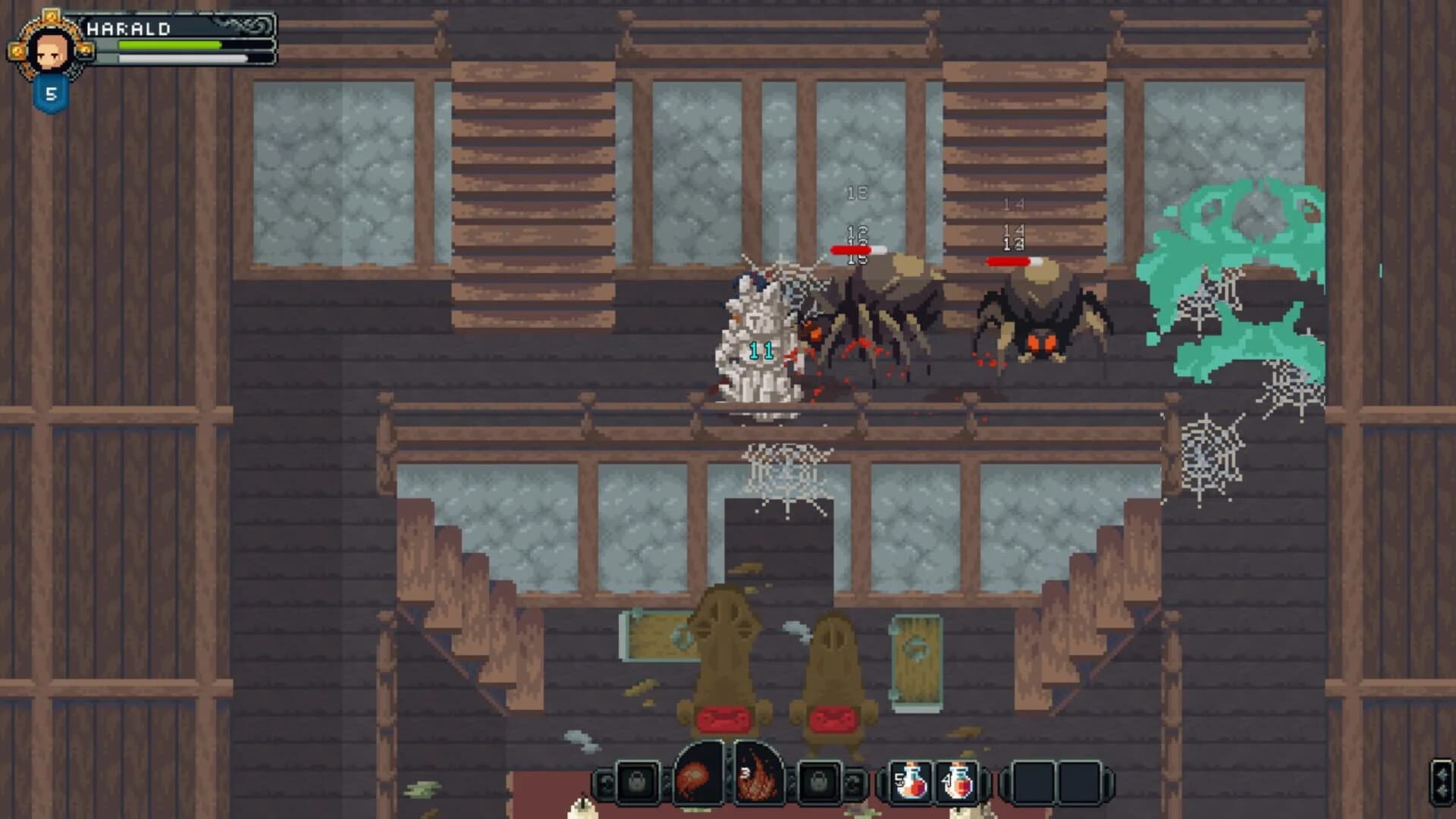Click the small round button beside the right locked slot
Image resolution: width=1456 pixels, height=819 pixels.
point(851,781)
